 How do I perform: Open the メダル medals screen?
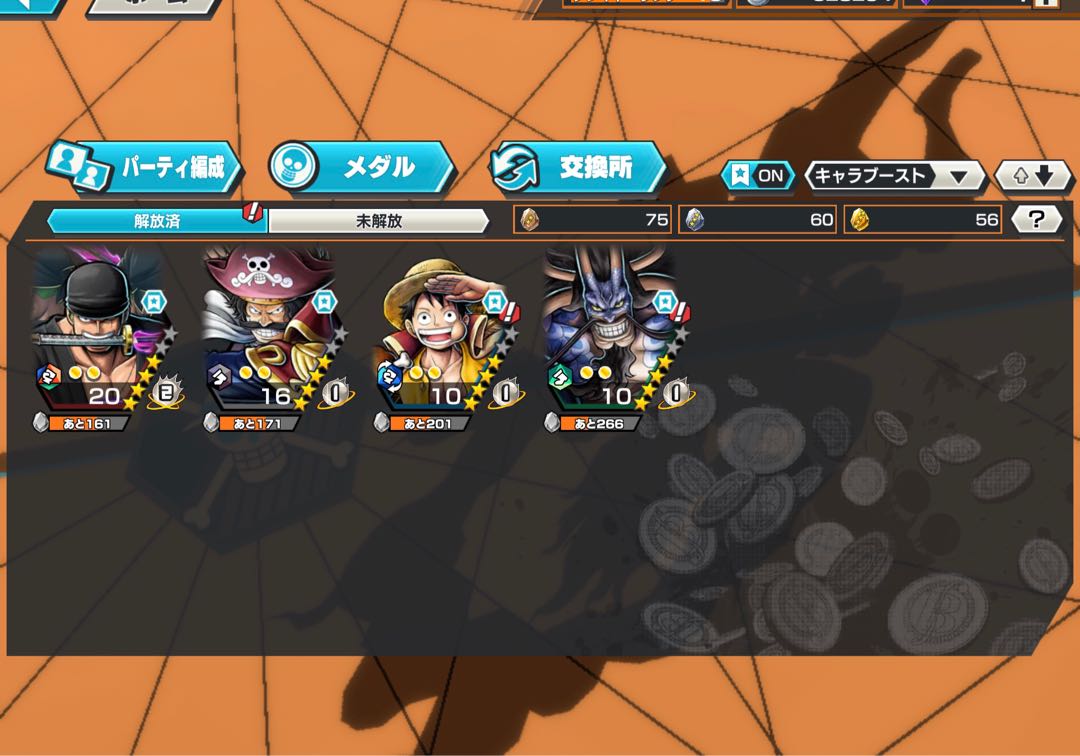pyautogui.click(x=362, y=167)
